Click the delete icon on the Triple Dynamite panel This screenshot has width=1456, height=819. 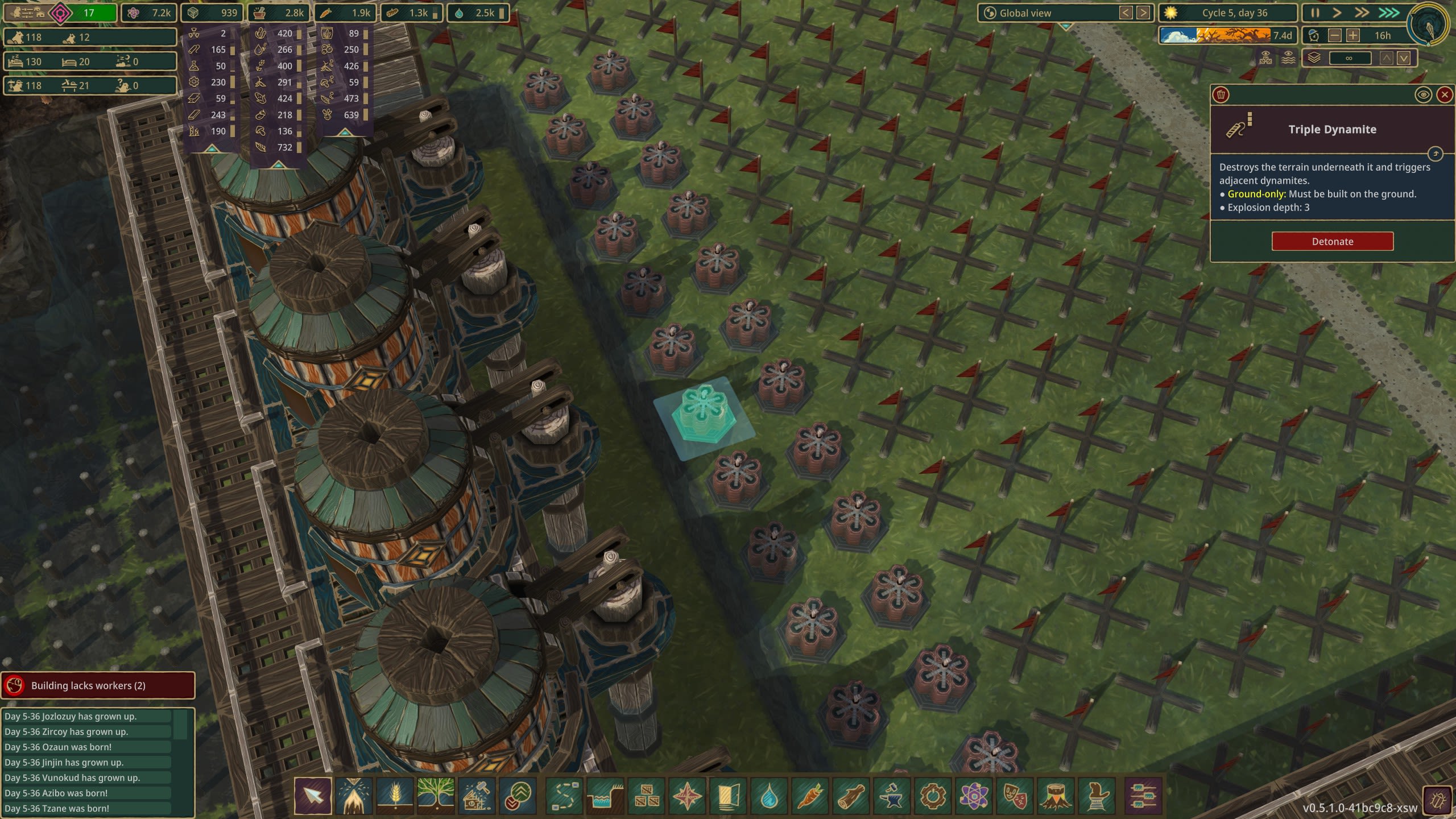click(1221, 94)
